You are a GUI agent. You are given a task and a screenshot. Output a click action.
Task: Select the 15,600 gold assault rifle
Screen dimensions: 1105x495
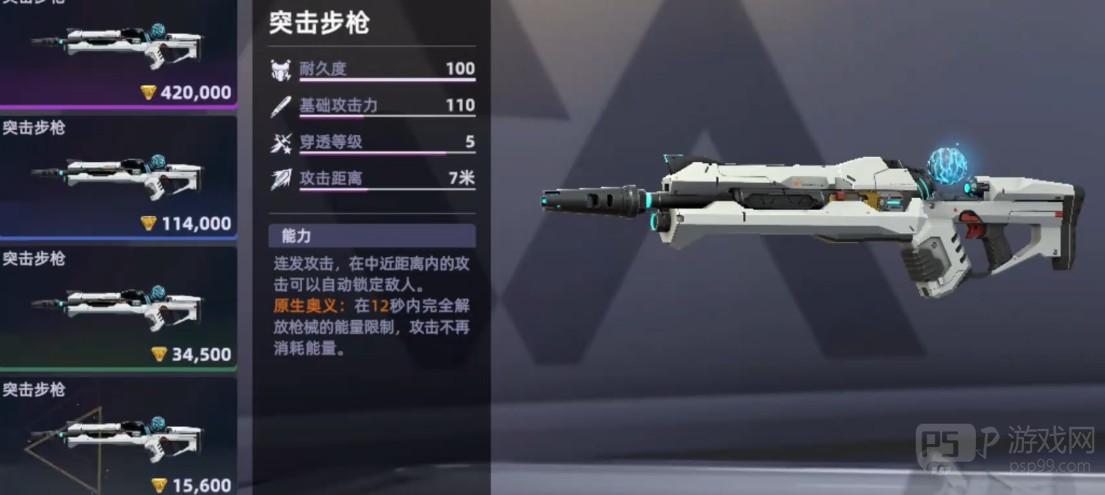(117, 437)
